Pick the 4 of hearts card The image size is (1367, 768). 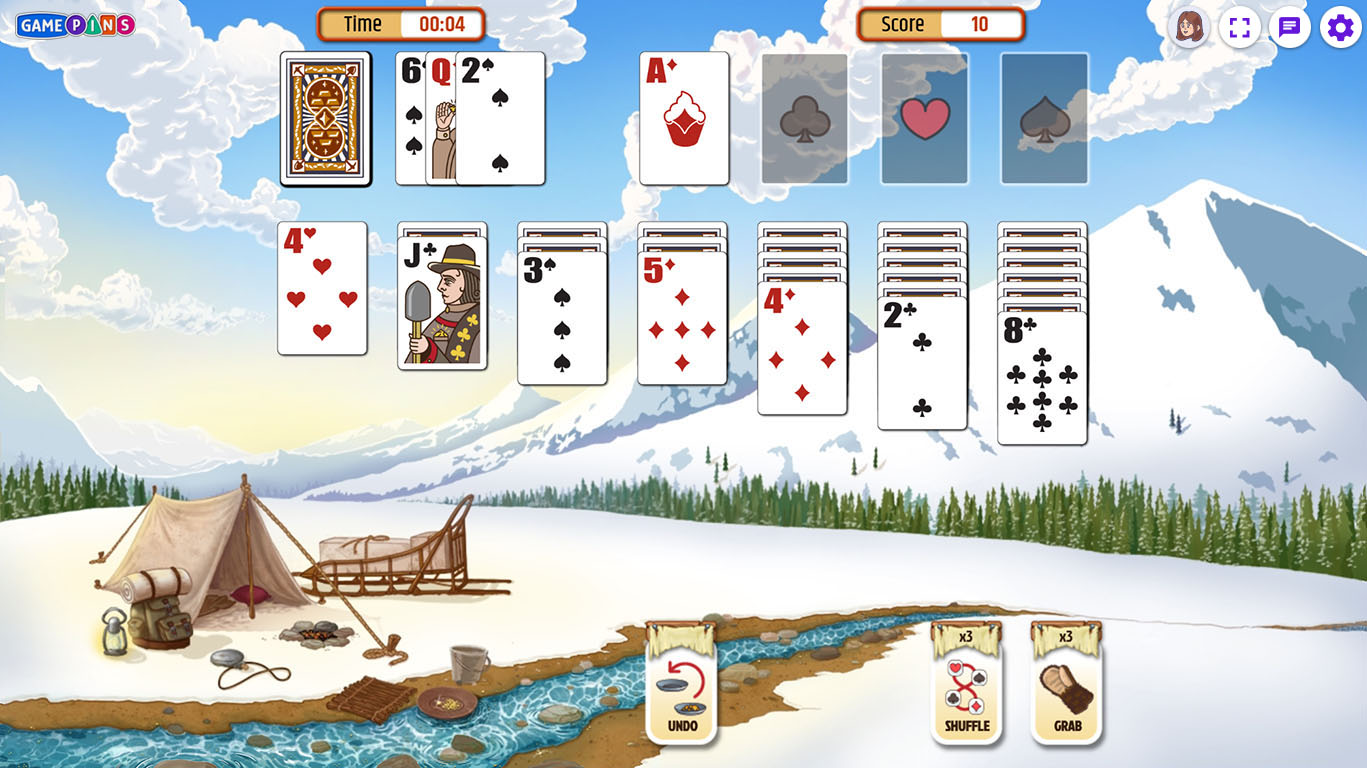pyautogui.click(x=322, y=288)
